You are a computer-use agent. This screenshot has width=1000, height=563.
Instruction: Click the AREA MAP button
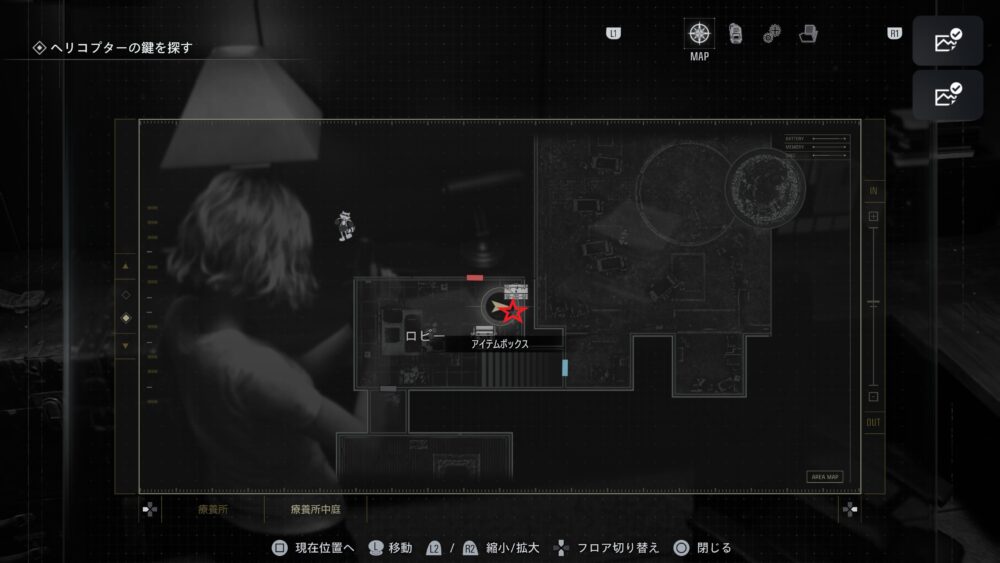(x=826, y=477)
